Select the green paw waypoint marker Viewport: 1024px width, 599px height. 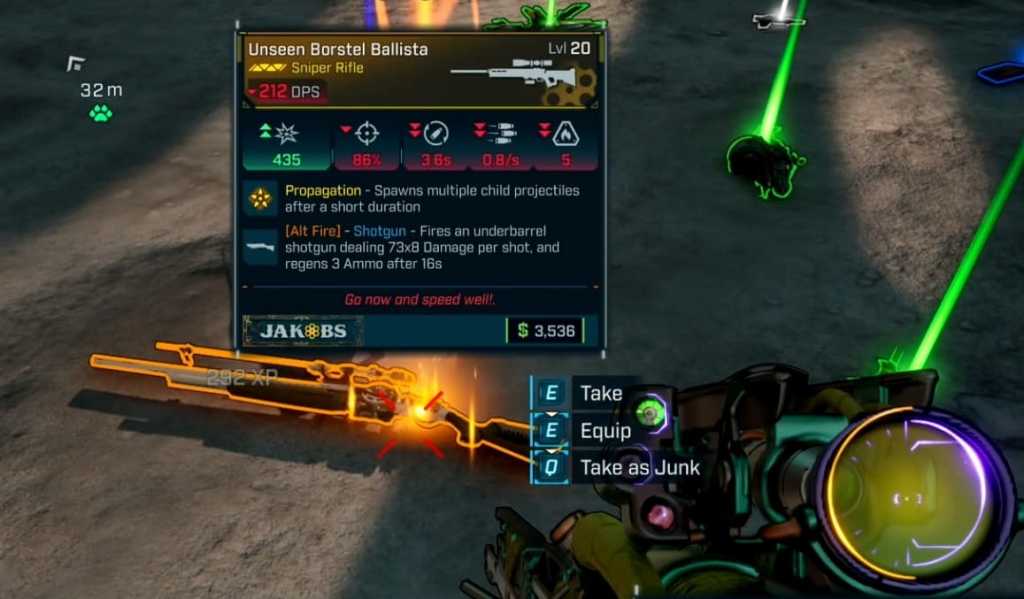(x=101, y=113)
